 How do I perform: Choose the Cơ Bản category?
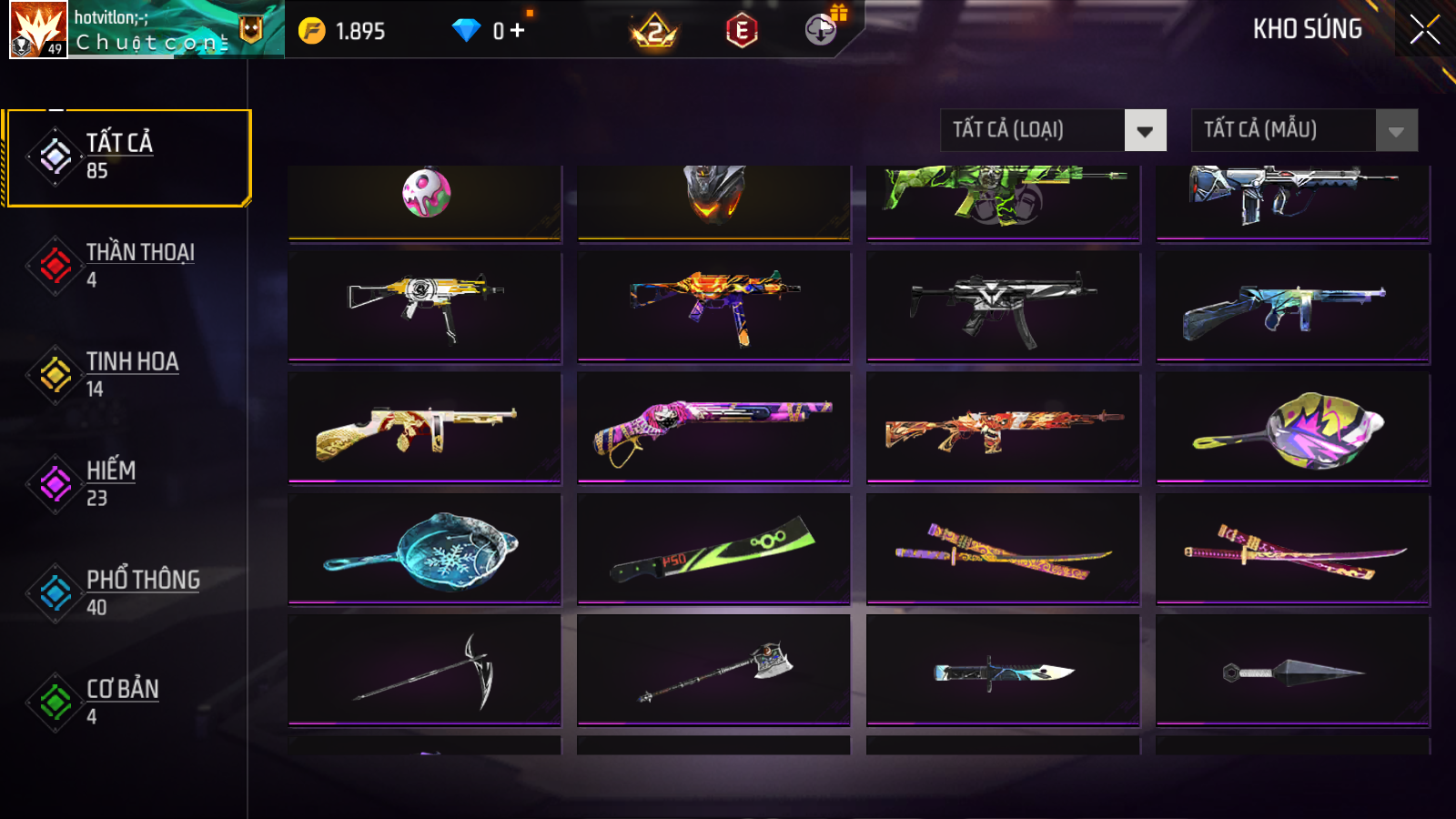click(127, 702)
